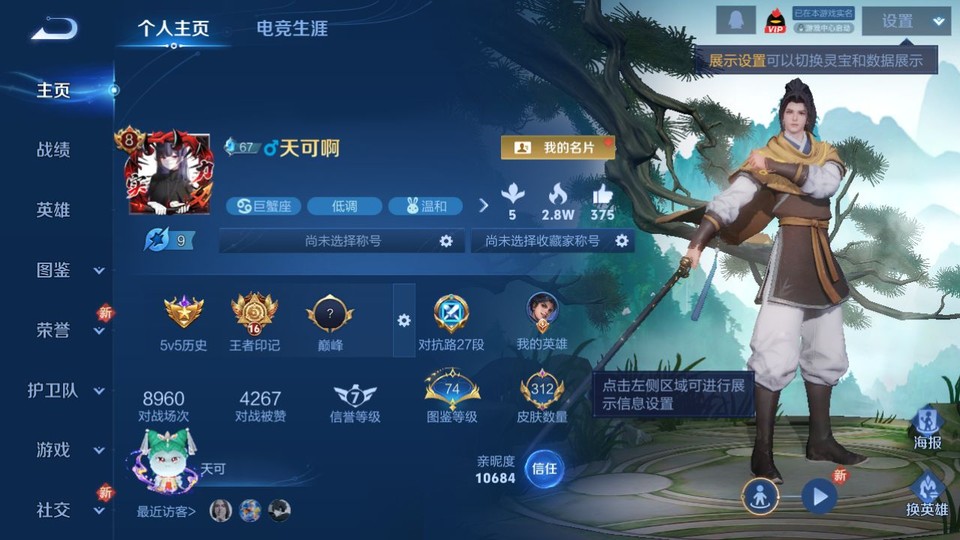
Task: Play the hero animation preview
Action: pos(819,494)
